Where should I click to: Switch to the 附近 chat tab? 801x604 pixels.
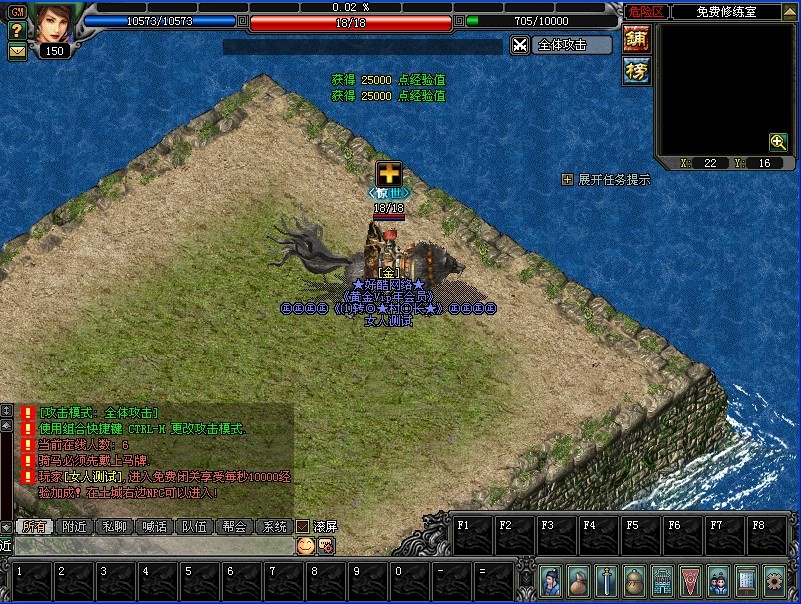(x=75, y=527)
